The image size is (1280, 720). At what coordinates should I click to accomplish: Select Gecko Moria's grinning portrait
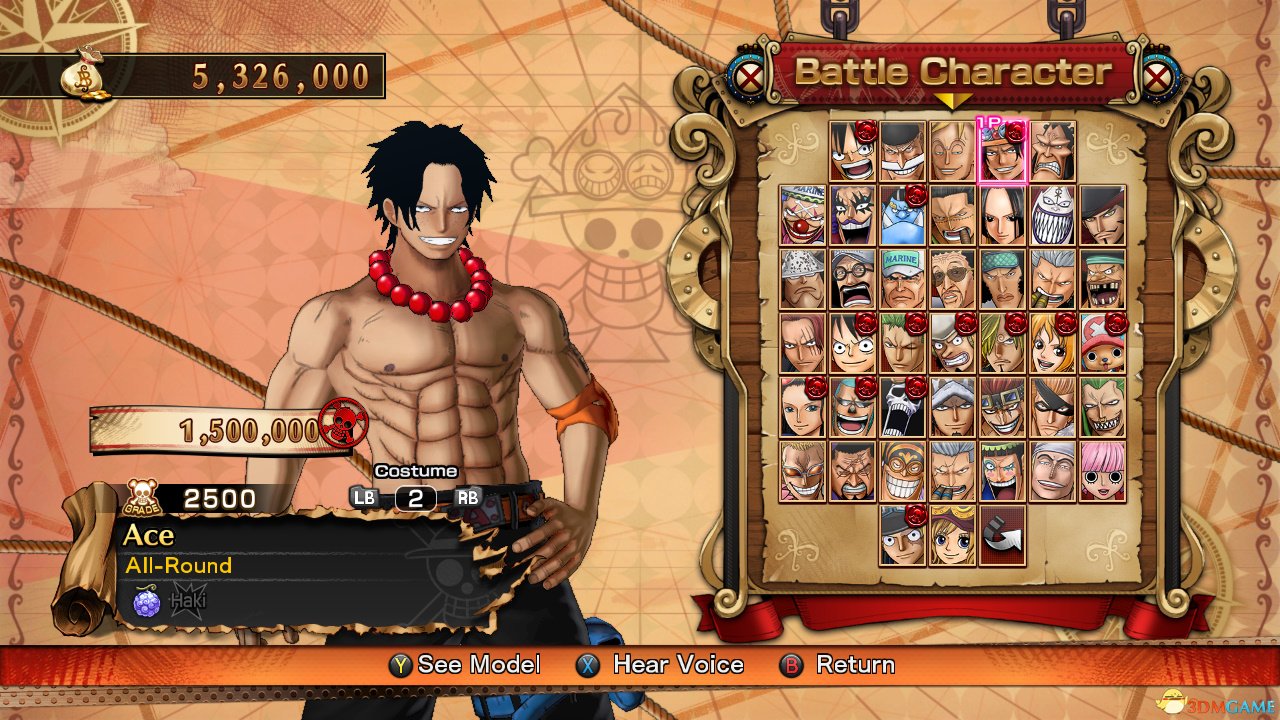point(1053,214)
